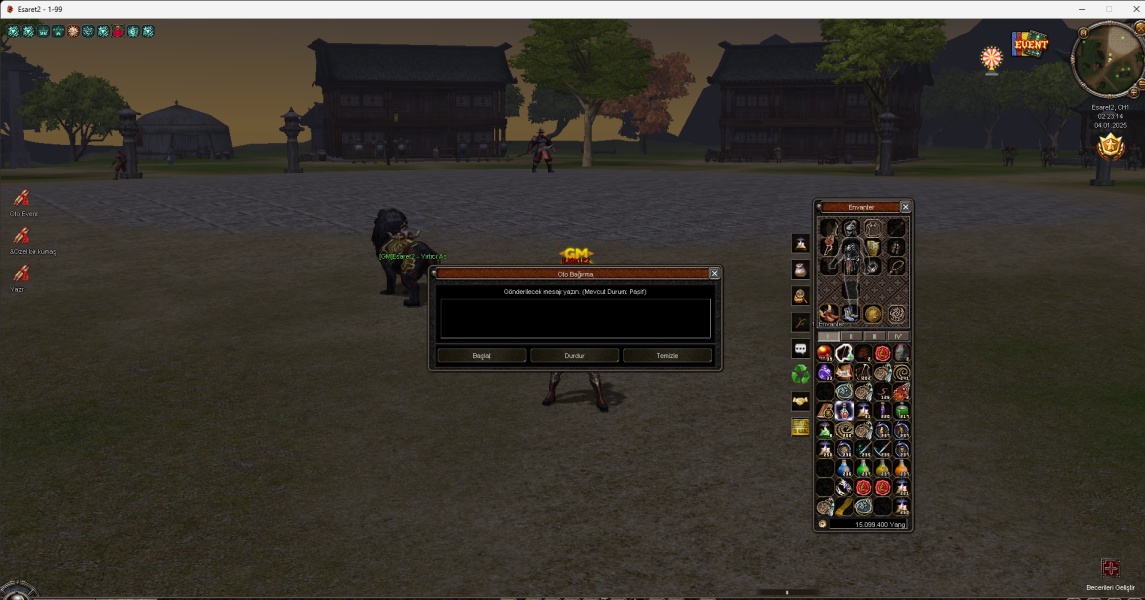This screenshot has width=1145, height=600.
Task: Switch to inventory page IV
Action: coord(898,336)
